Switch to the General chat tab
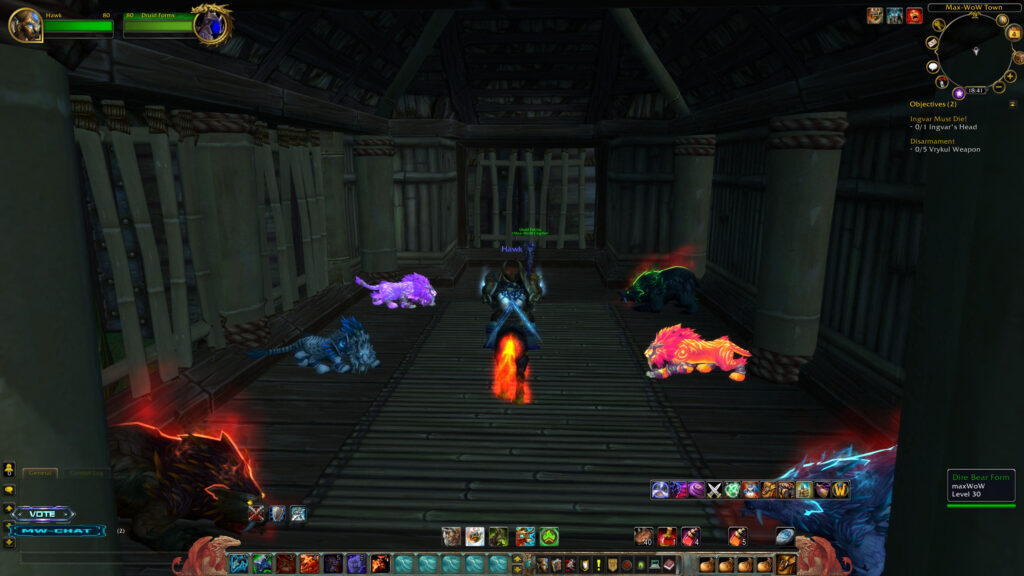 pyautogui.click(x=40, y=473)
